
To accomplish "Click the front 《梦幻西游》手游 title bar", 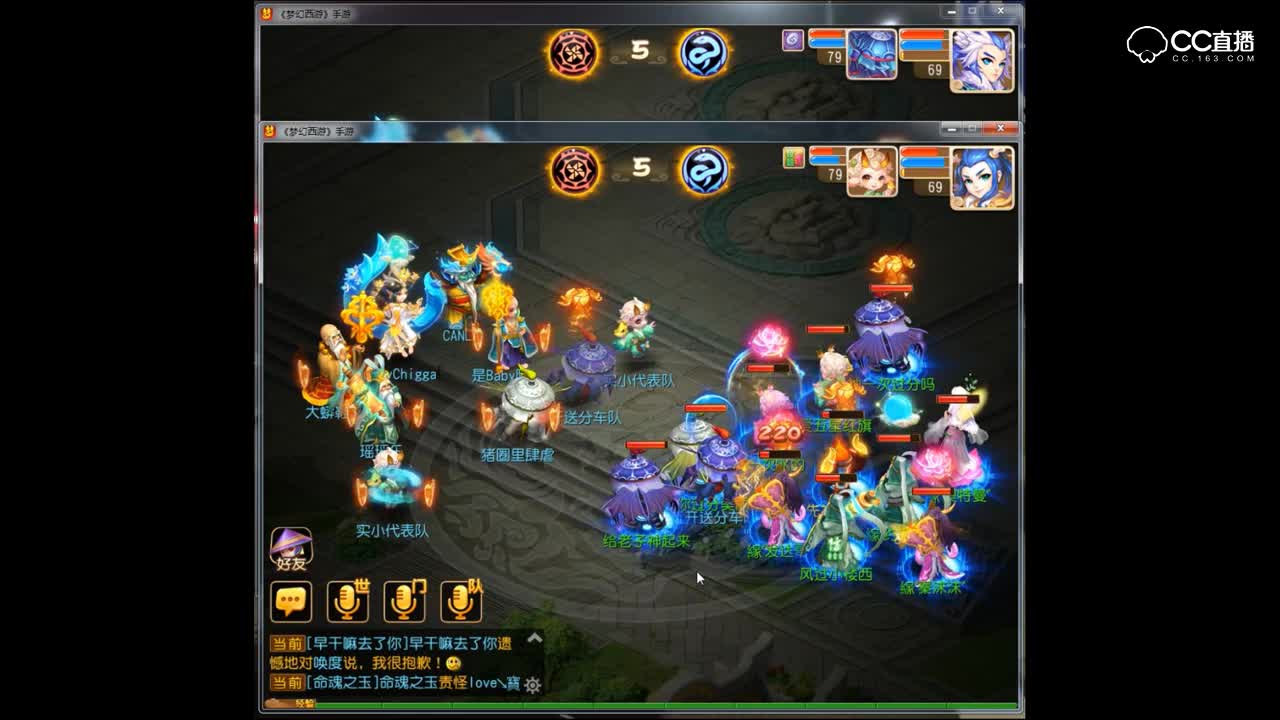I will (320, 128).
